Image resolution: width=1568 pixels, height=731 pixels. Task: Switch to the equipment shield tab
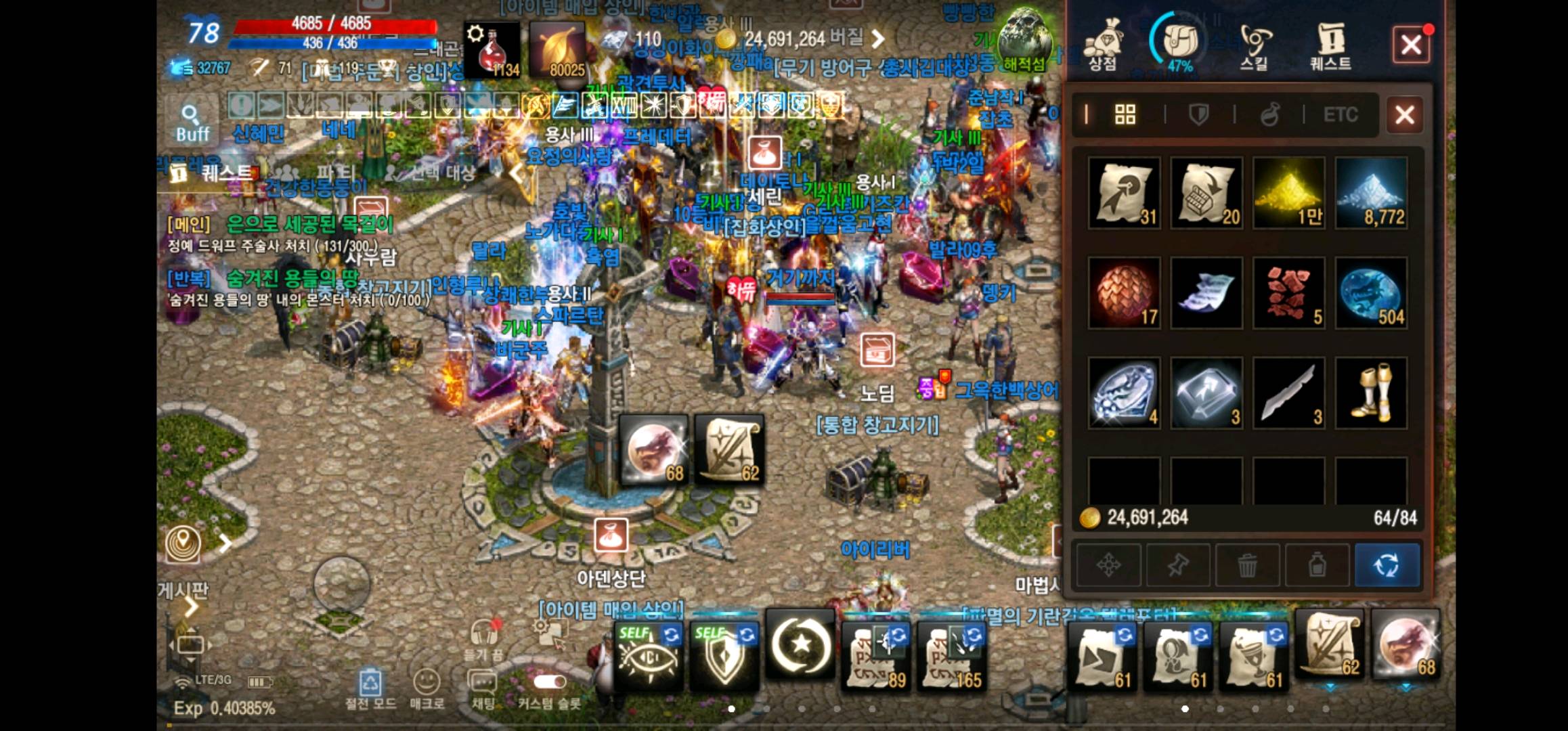(1199, 114)
